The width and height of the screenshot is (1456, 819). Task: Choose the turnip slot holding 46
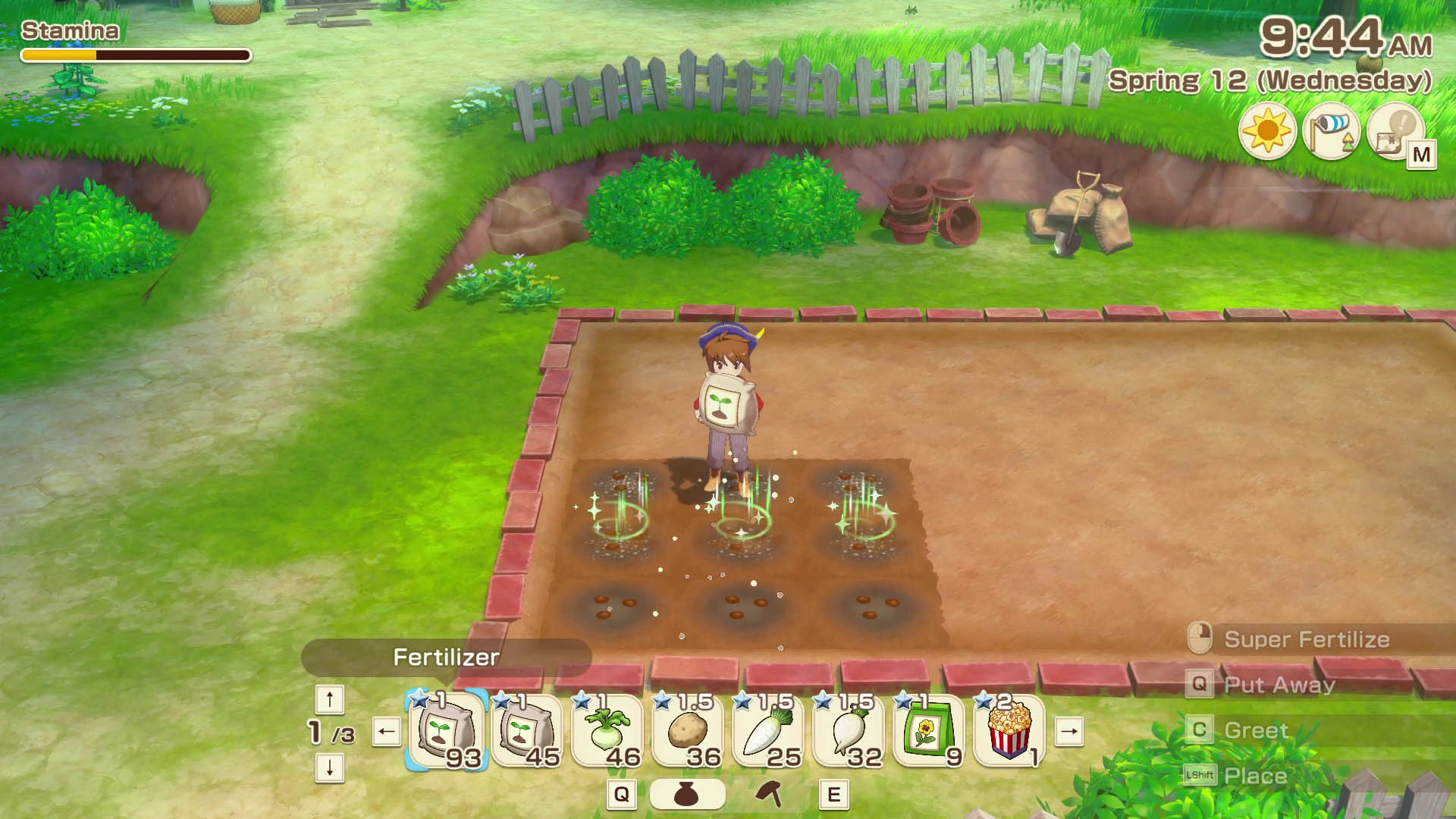coord(607,732)
